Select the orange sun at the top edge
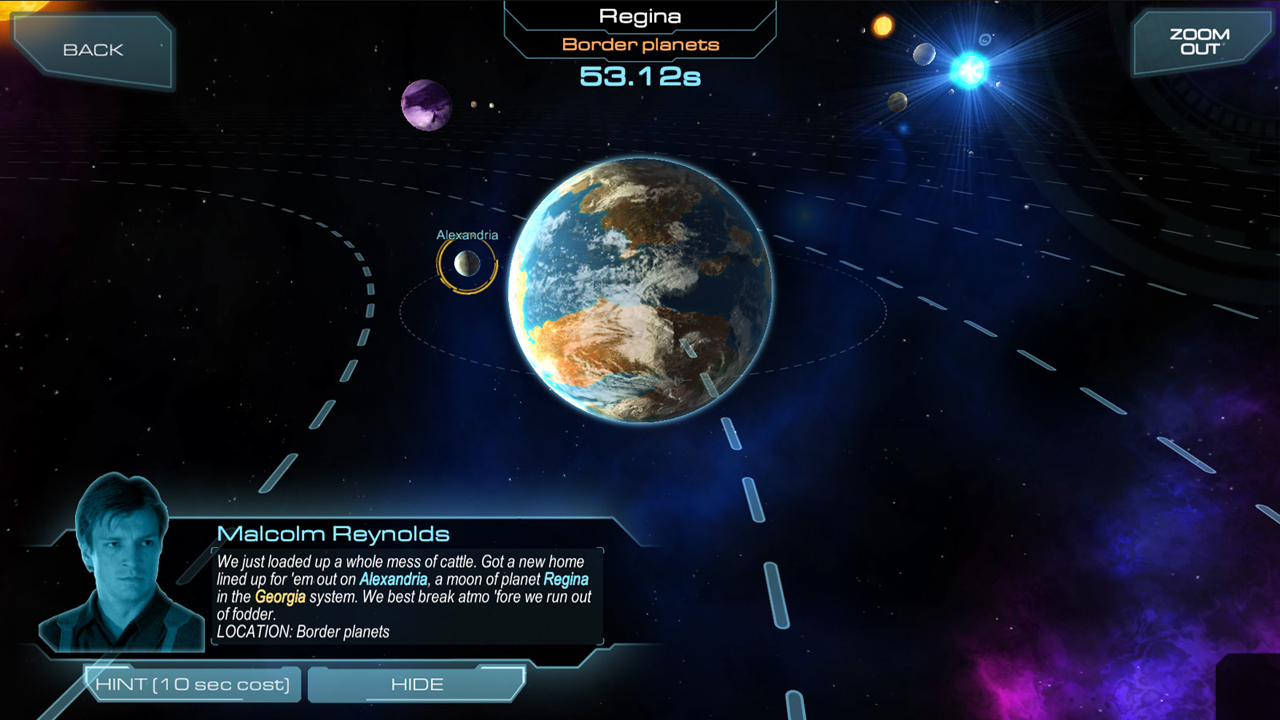 (x=882, y=25)
